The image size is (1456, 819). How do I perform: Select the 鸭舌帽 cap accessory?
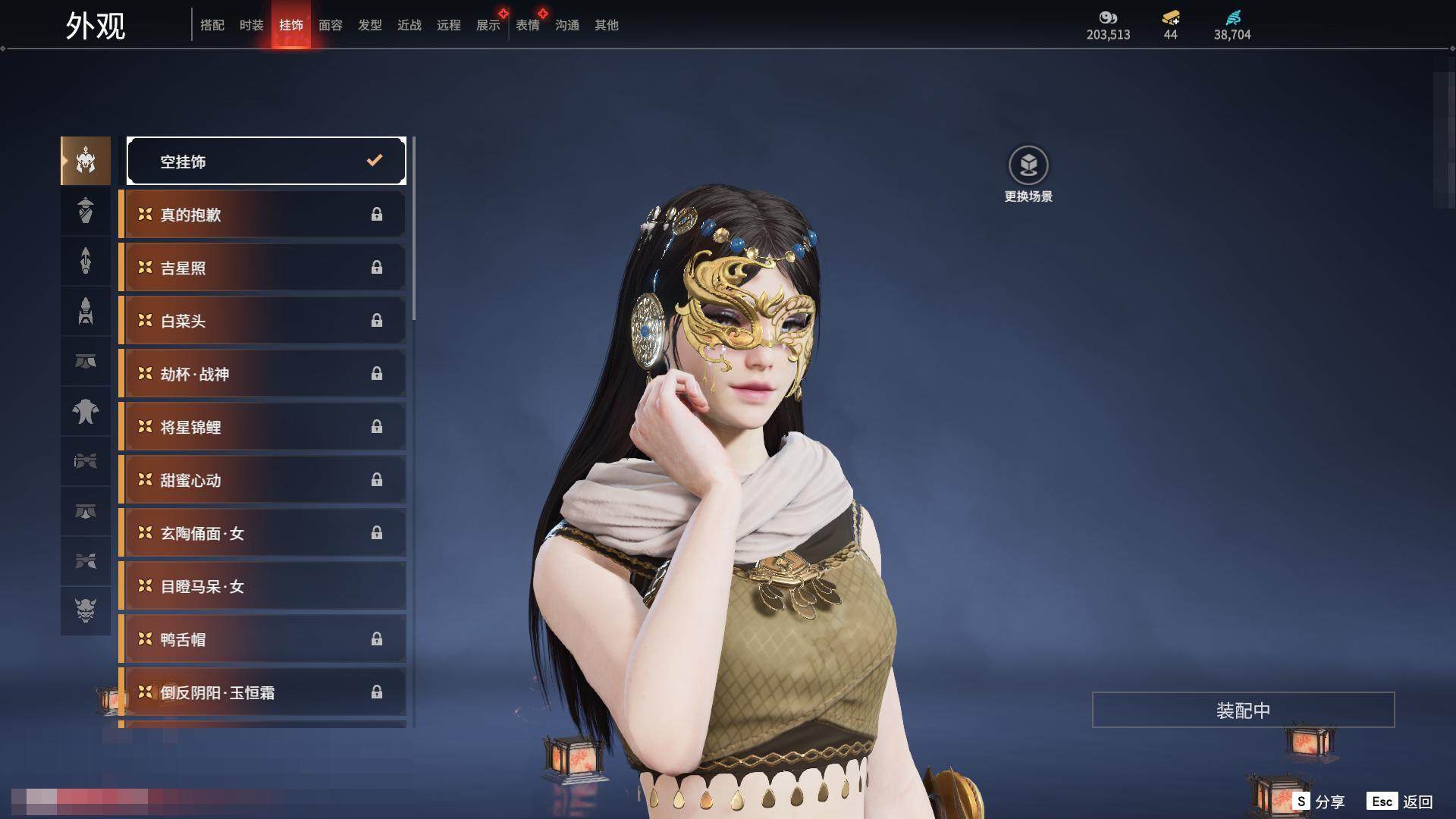pyautogui.click(x=262, y=639)
